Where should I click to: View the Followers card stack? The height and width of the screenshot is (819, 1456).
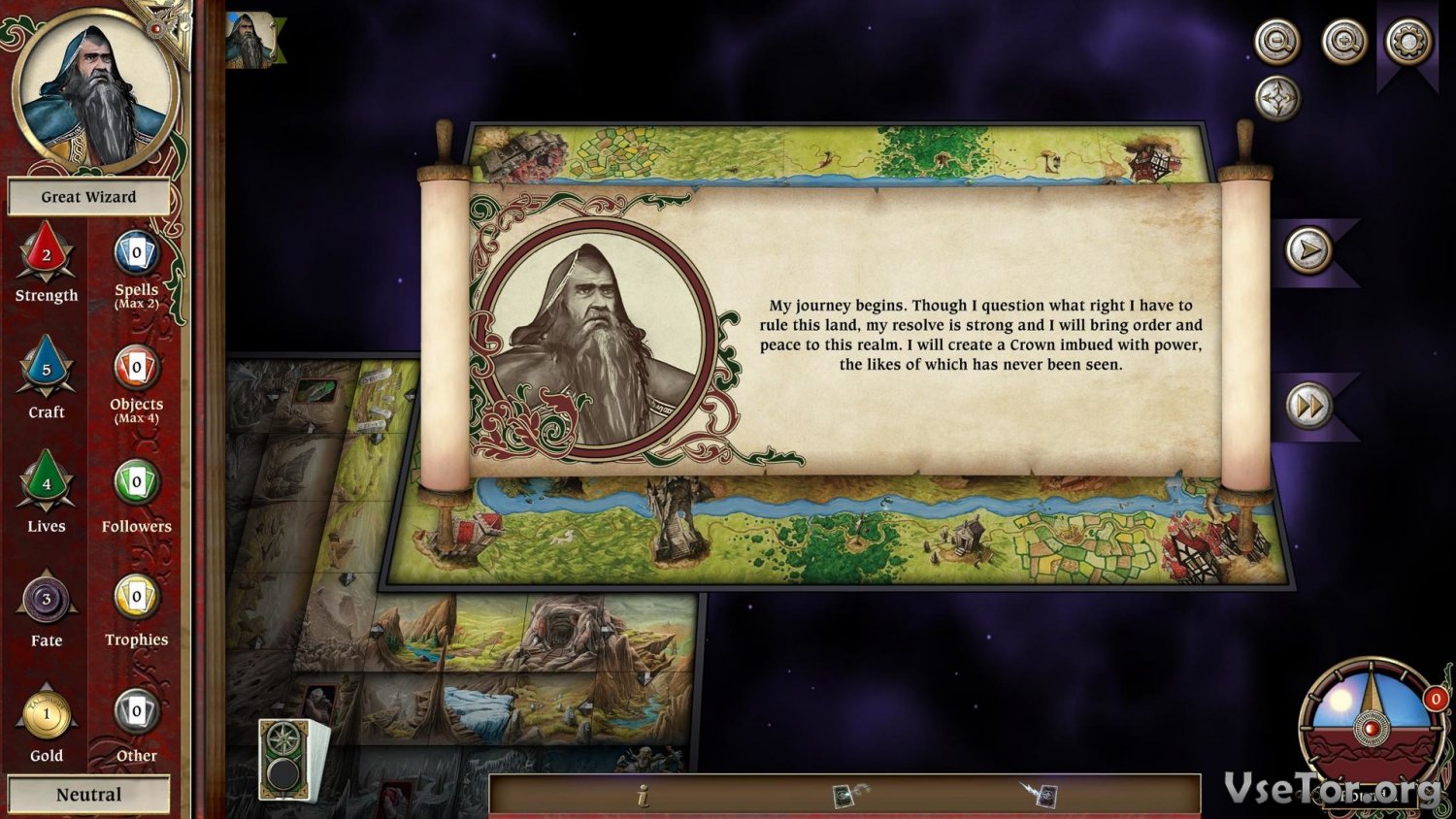pos(136,482)
